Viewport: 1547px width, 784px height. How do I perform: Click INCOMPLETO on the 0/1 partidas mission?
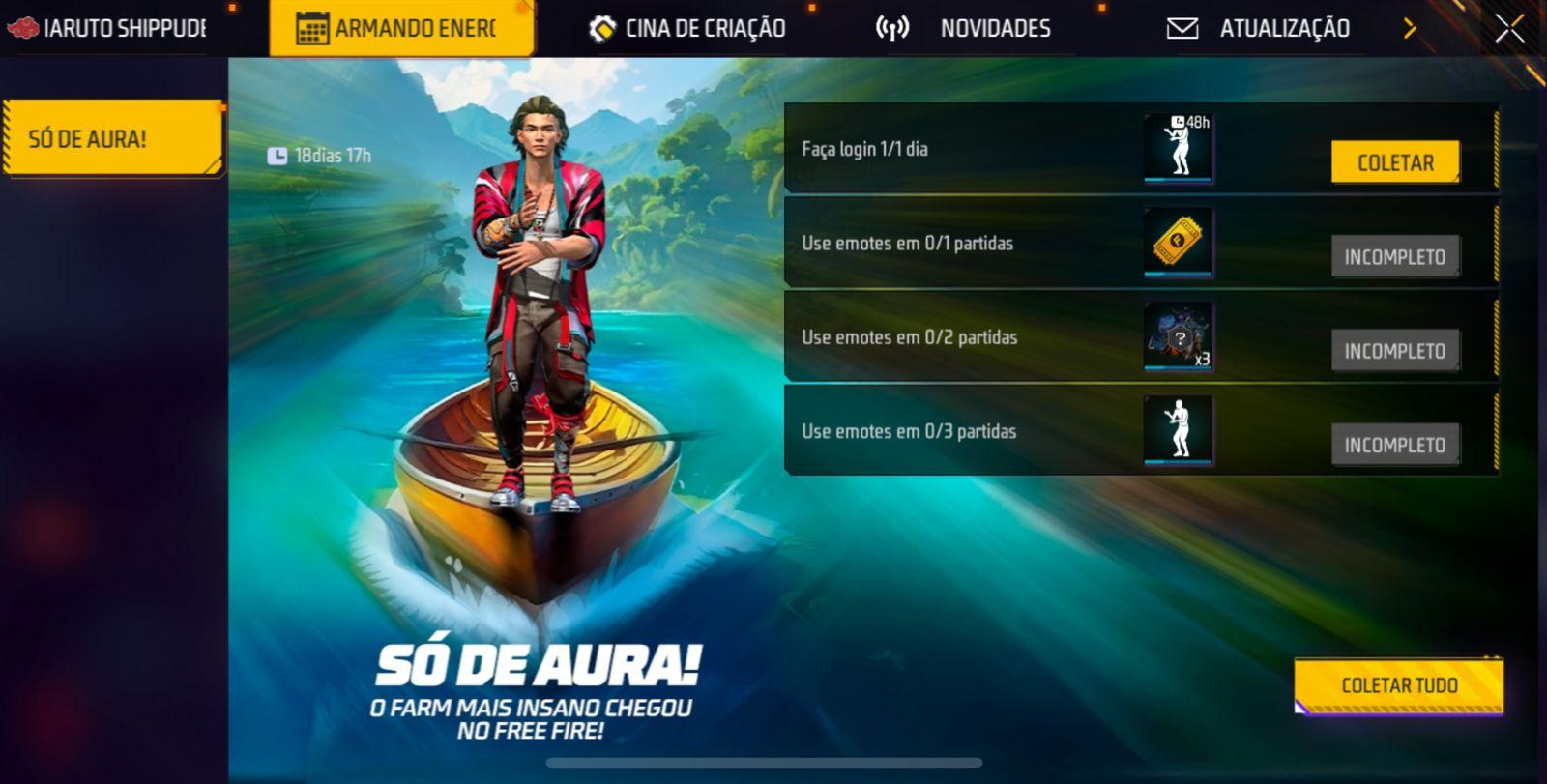click(x=1395, y=257)
